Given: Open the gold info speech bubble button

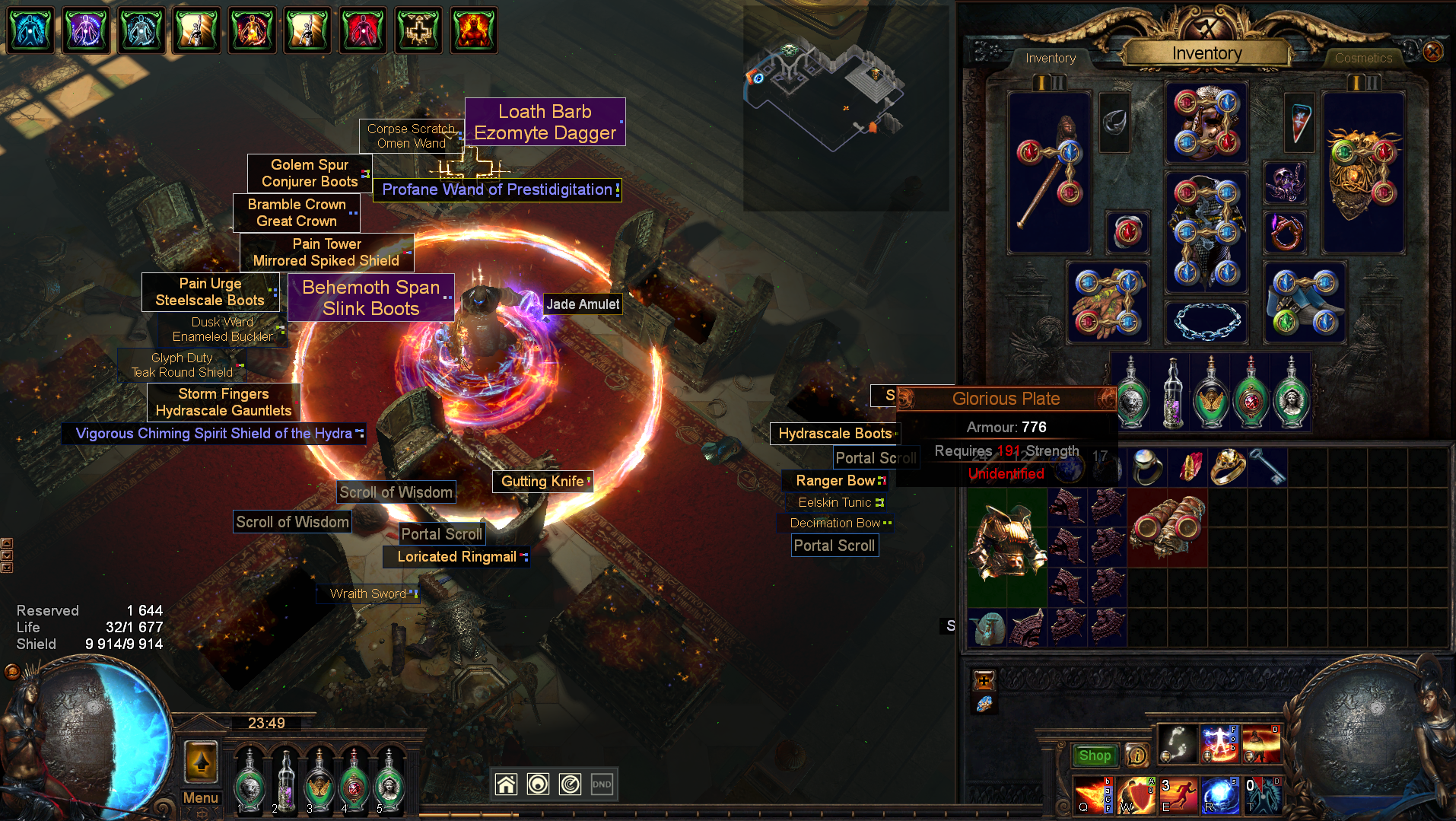Looking at the screenshot, I should pos(1137,756).
